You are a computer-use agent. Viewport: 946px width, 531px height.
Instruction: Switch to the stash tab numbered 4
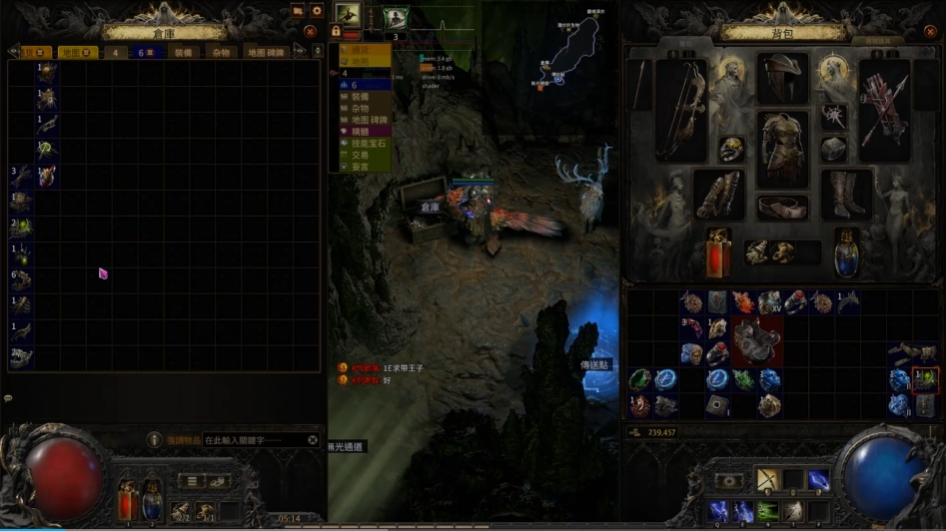[x=114, y=52]
